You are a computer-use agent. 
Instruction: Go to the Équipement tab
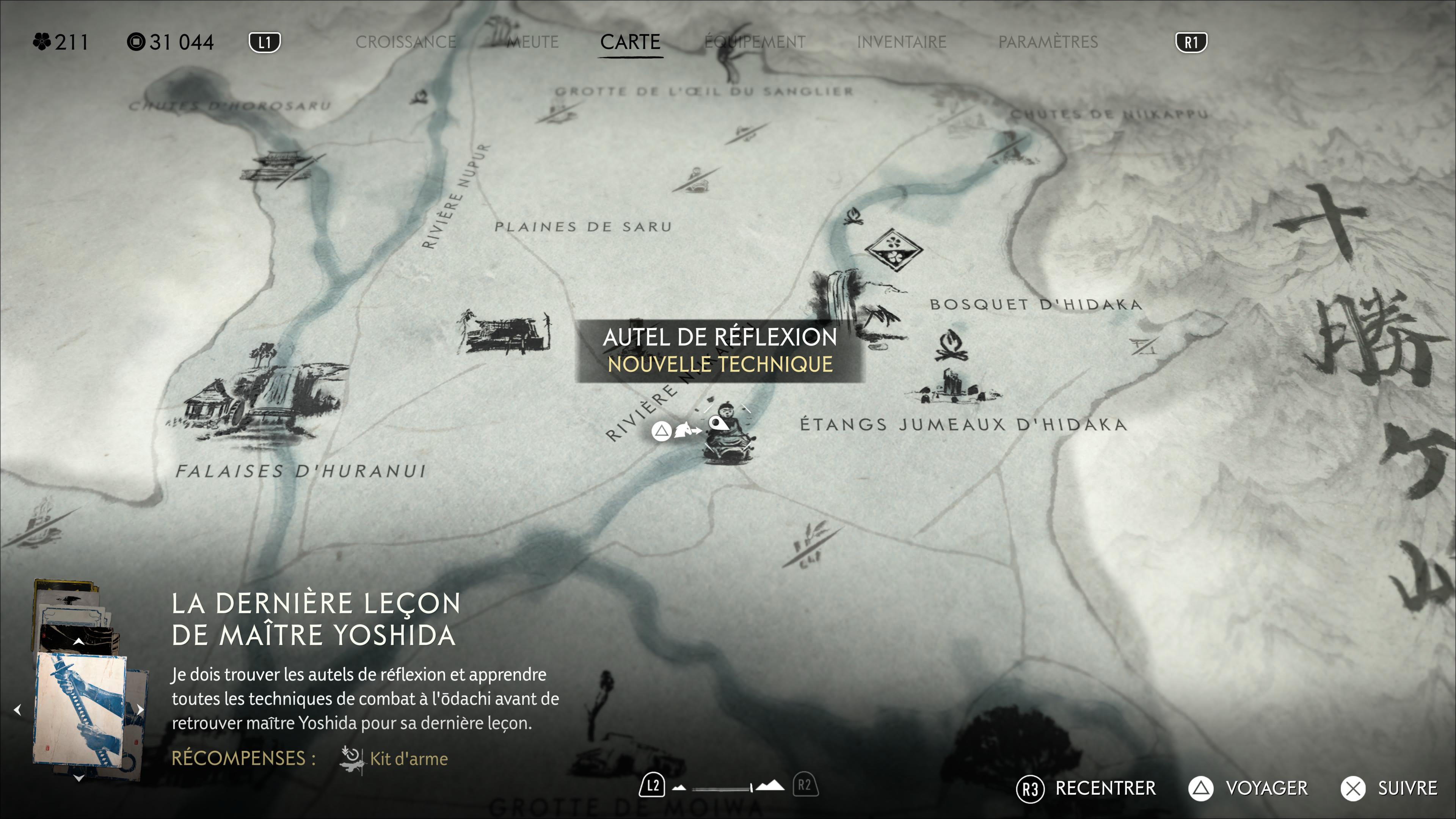coord(755,42)
